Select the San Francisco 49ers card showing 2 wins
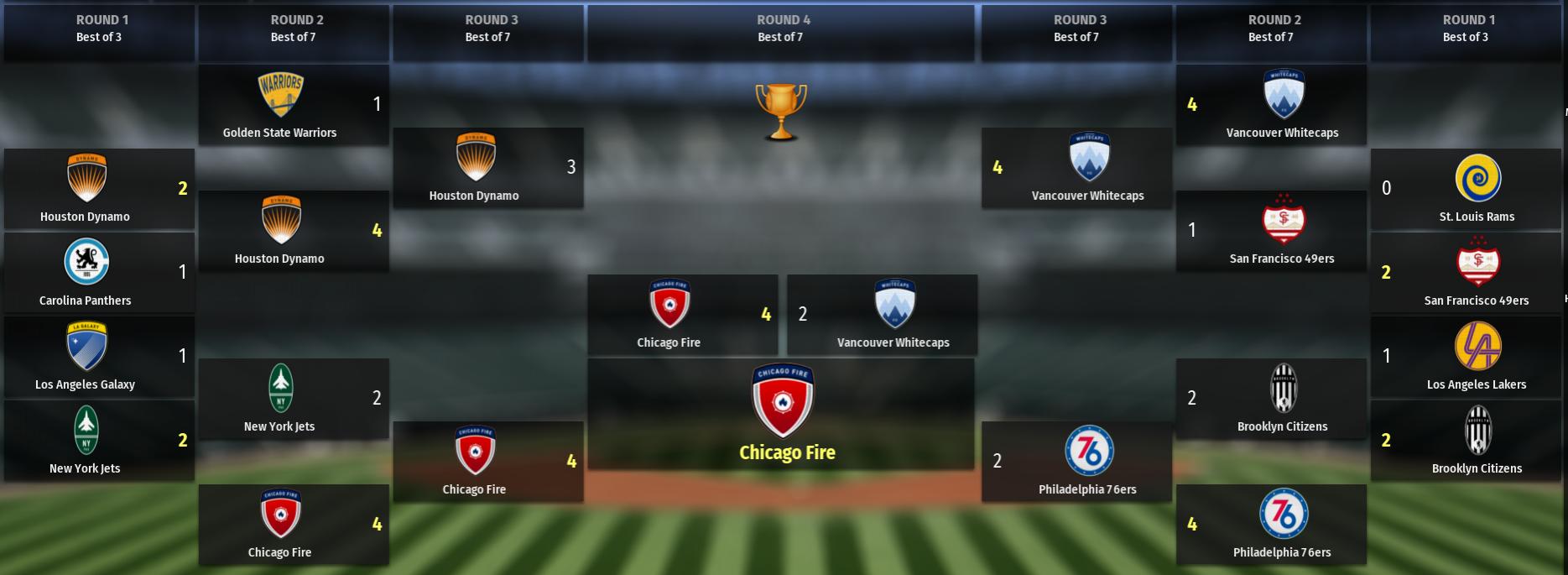1568x575 pixels. click(1465, 273)
